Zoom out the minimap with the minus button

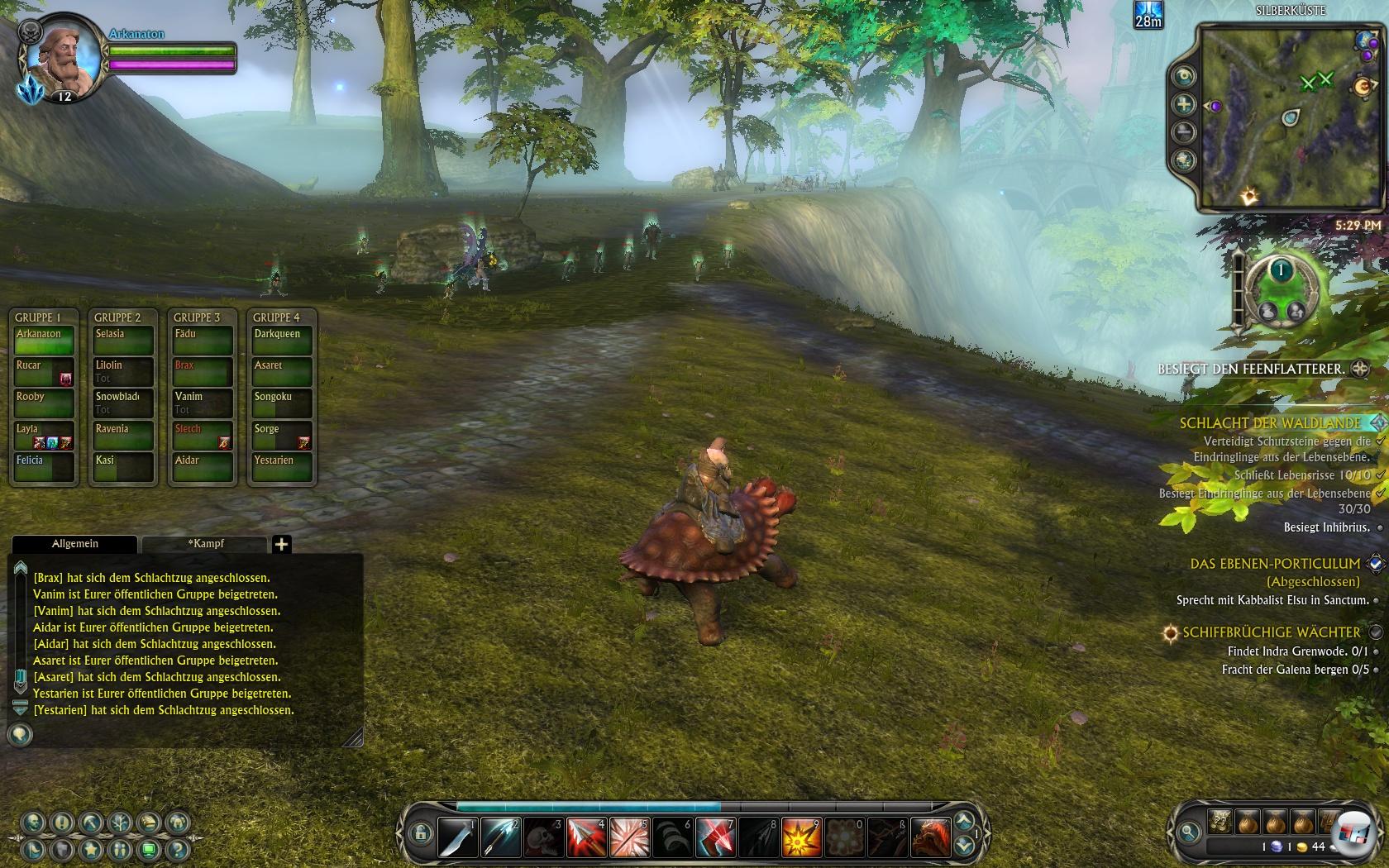(x=1184, y=131)
